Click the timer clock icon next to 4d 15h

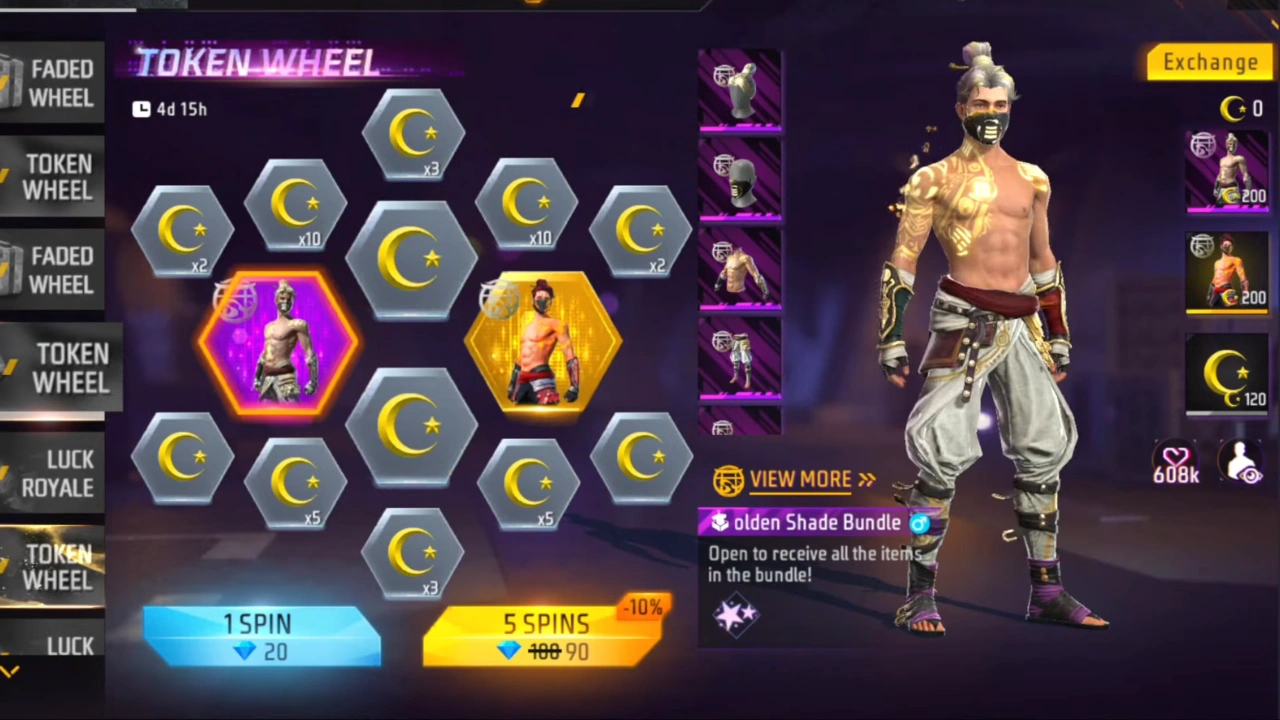click(141, 109)
